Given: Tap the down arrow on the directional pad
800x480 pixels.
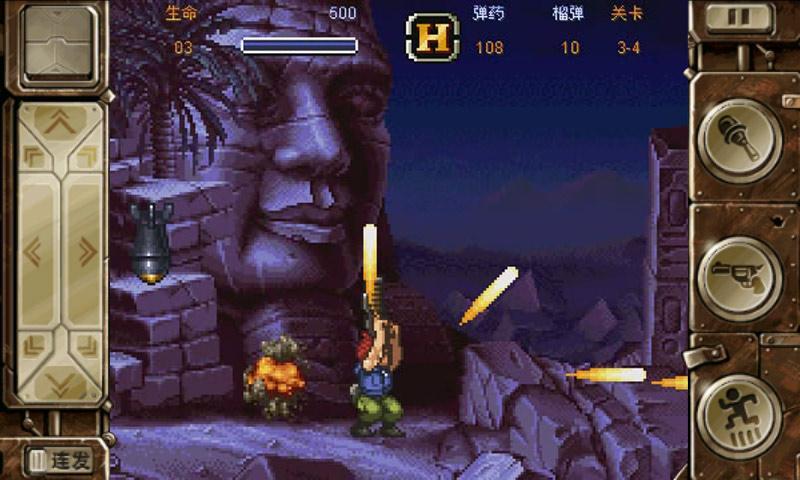Looking at the screenshot, I should coord(61,381).
